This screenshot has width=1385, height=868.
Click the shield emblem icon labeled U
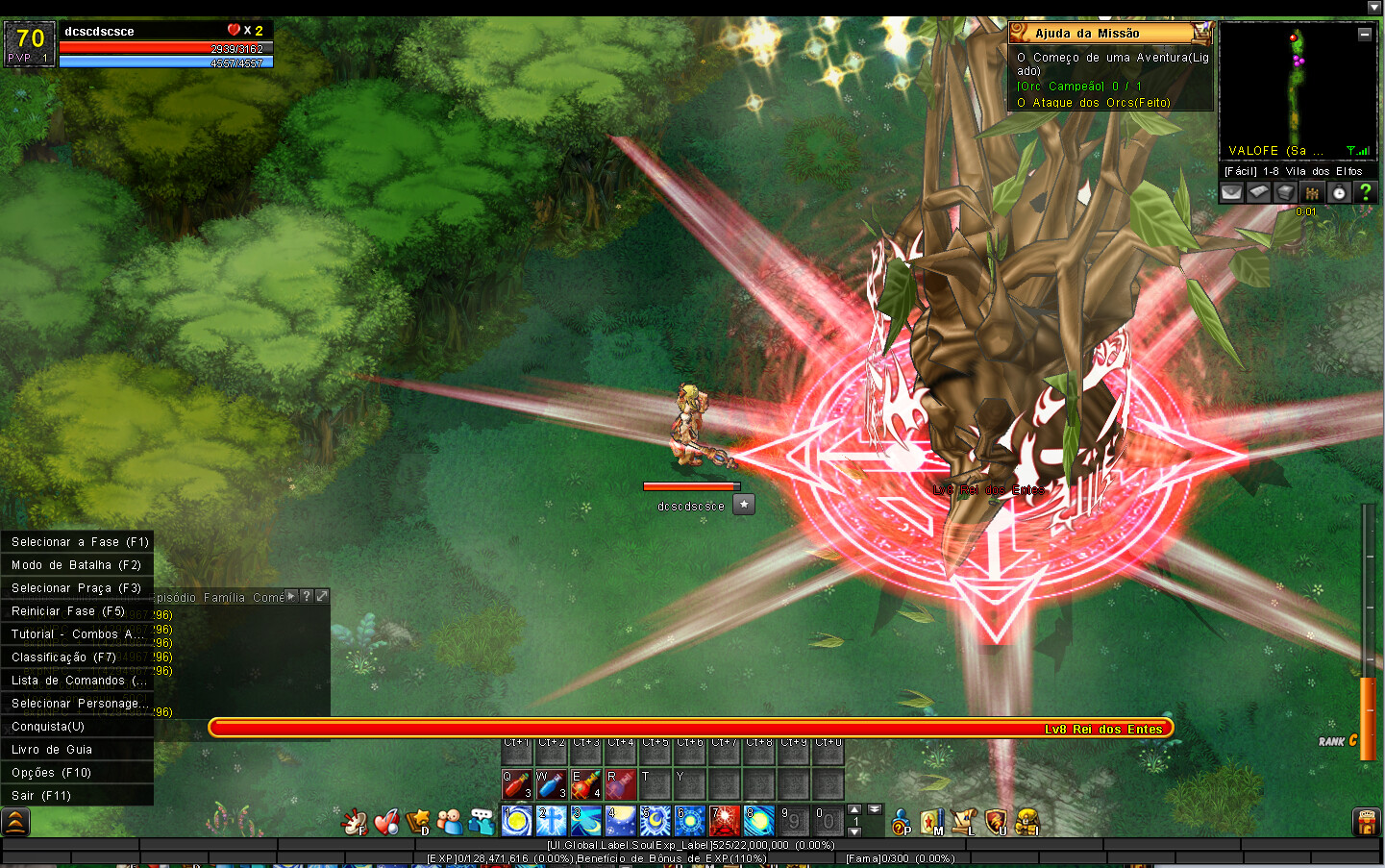(997, 823)
